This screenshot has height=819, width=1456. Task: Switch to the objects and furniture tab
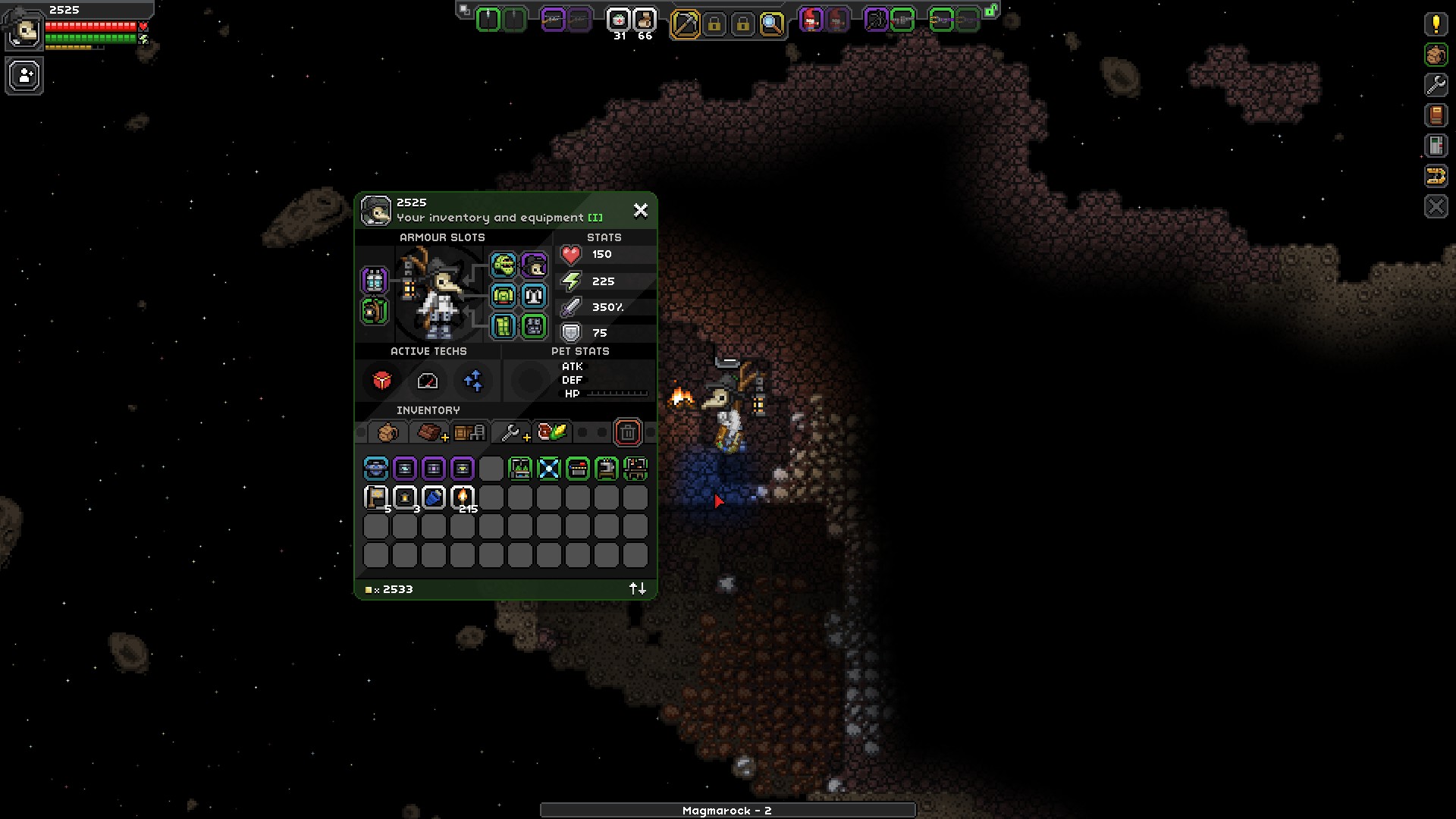click(x=469, y=431)
